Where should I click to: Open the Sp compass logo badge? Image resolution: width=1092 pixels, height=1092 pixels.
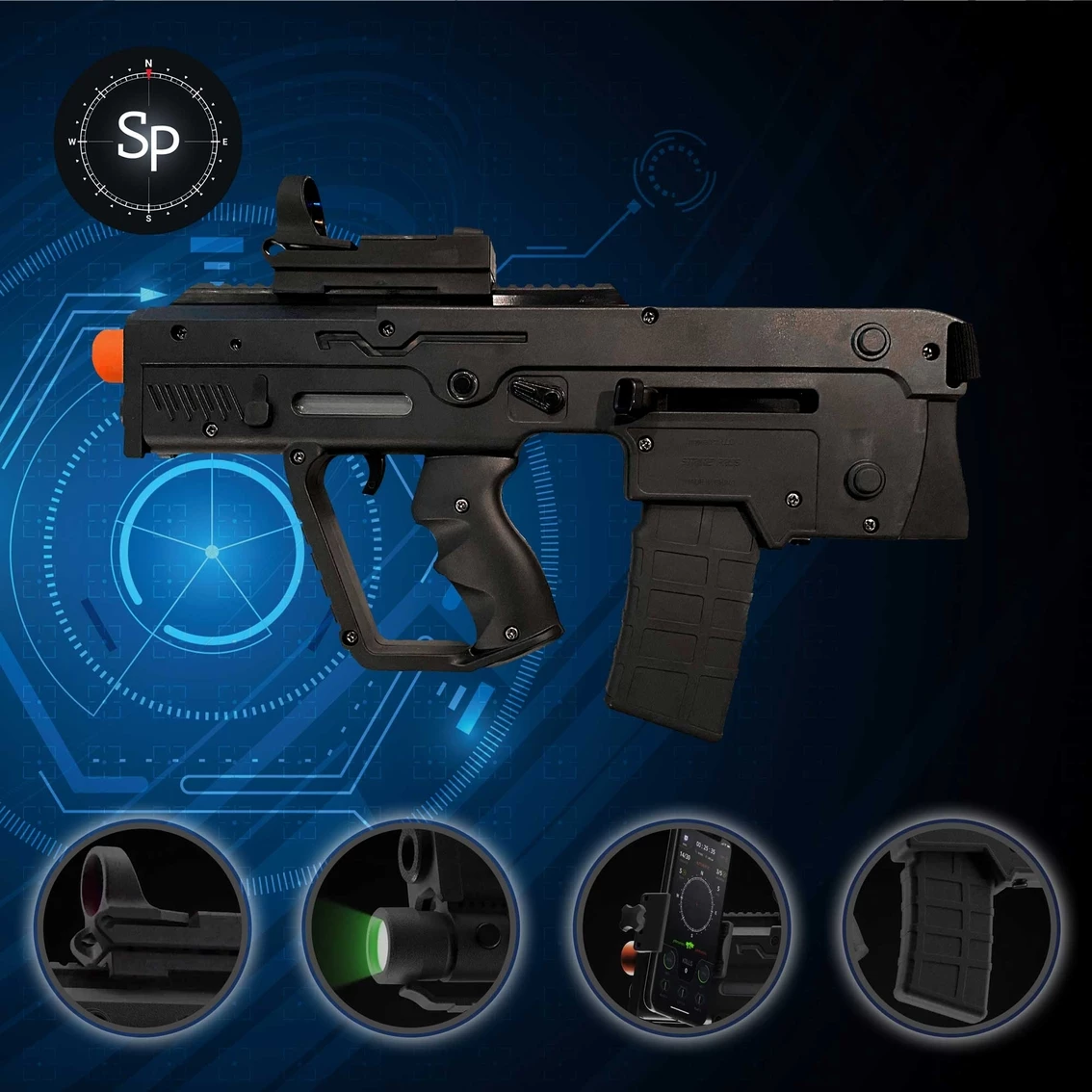147,141
